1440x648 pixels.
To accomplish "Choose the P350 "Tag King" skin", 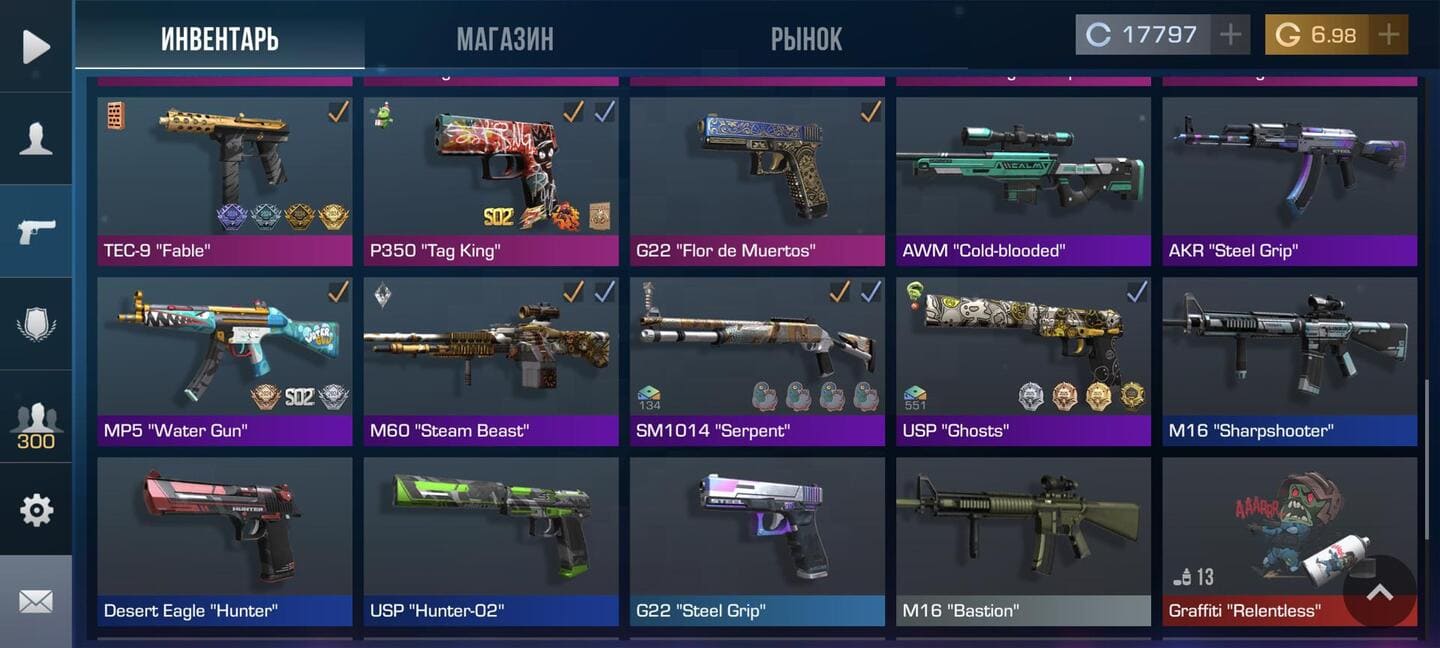I will coord(491,180).
